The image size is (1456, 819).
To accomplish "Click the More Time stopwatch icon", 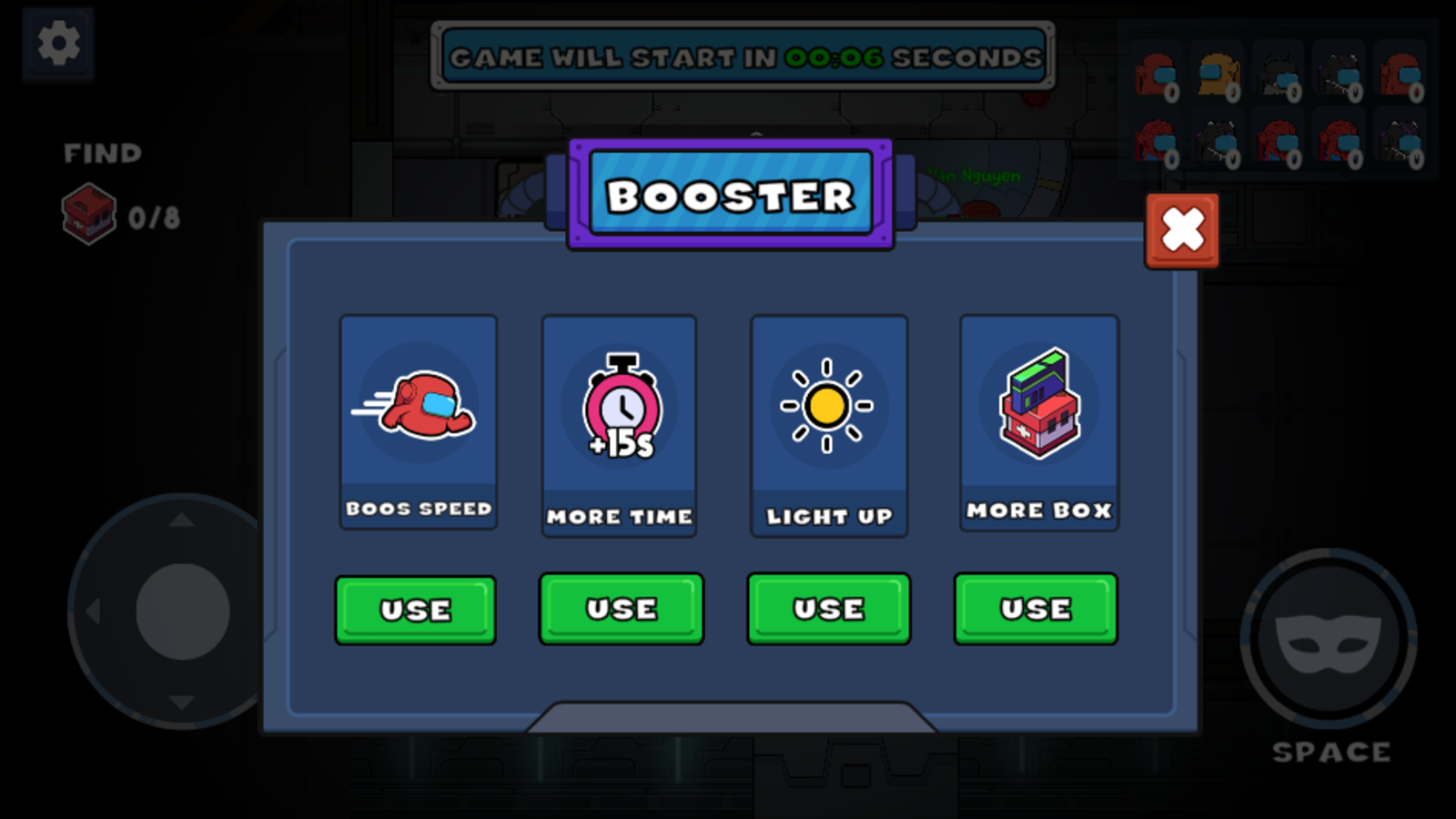I will click(620, 407).
